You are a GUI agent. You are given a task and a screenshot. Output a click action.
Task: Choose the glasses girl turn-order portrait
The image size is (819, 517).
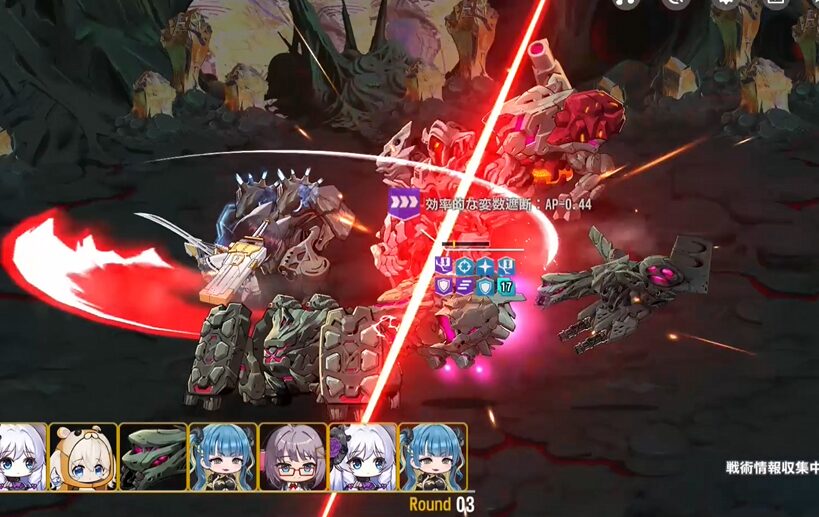(x=293, y=457)
